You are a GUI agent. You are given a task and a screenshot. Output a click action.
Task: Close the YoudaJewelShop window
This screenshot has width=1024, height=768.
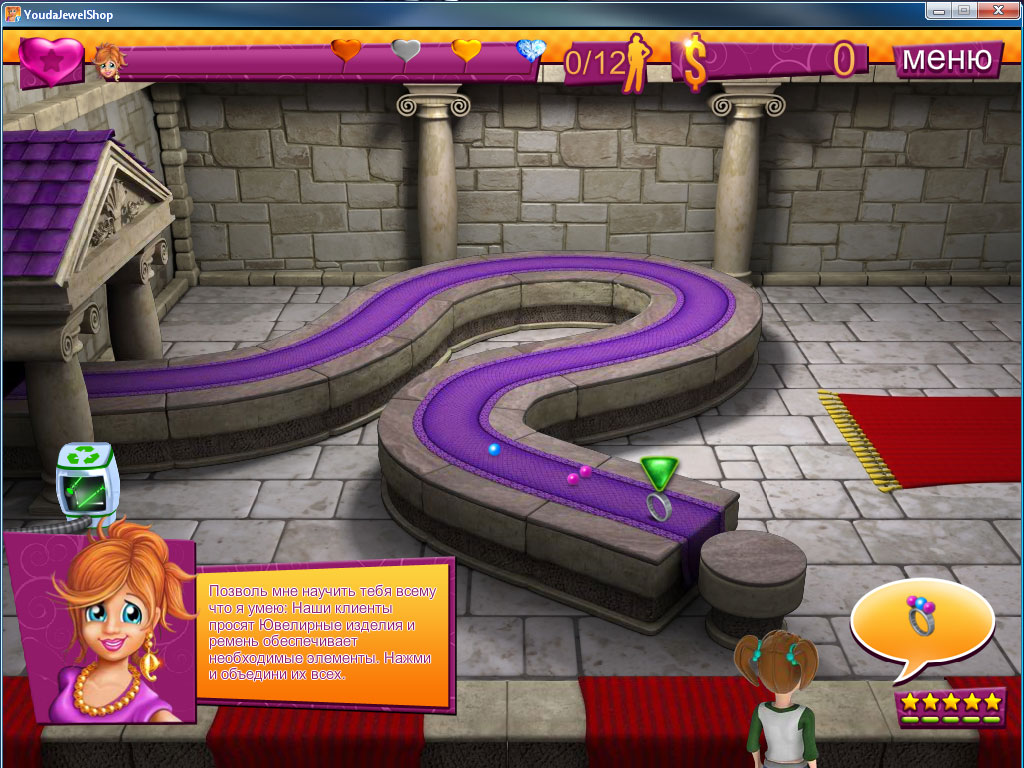click(x=998, y=10)
